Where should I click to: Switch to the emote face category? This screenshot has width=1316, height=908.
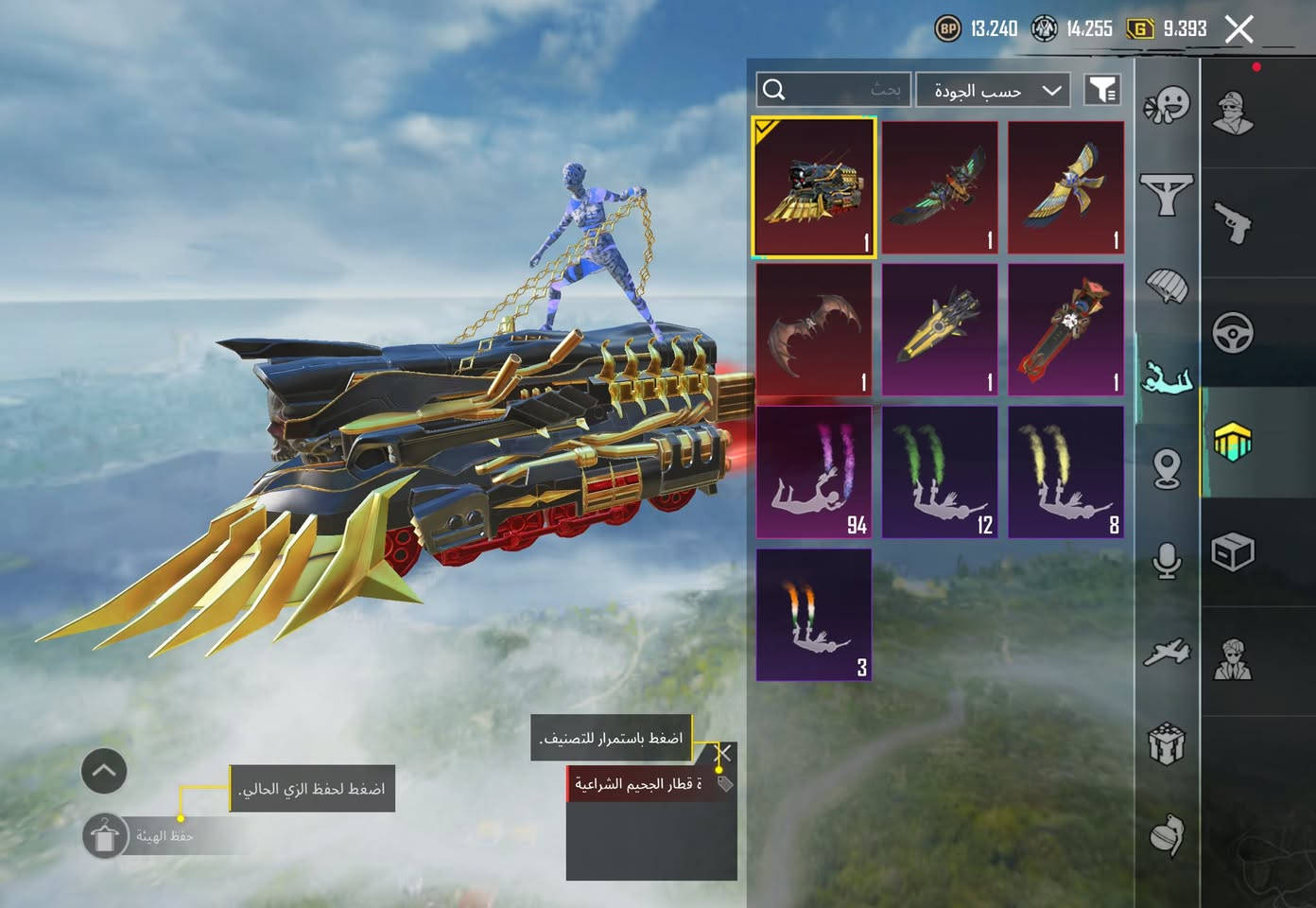[1167, 105]
